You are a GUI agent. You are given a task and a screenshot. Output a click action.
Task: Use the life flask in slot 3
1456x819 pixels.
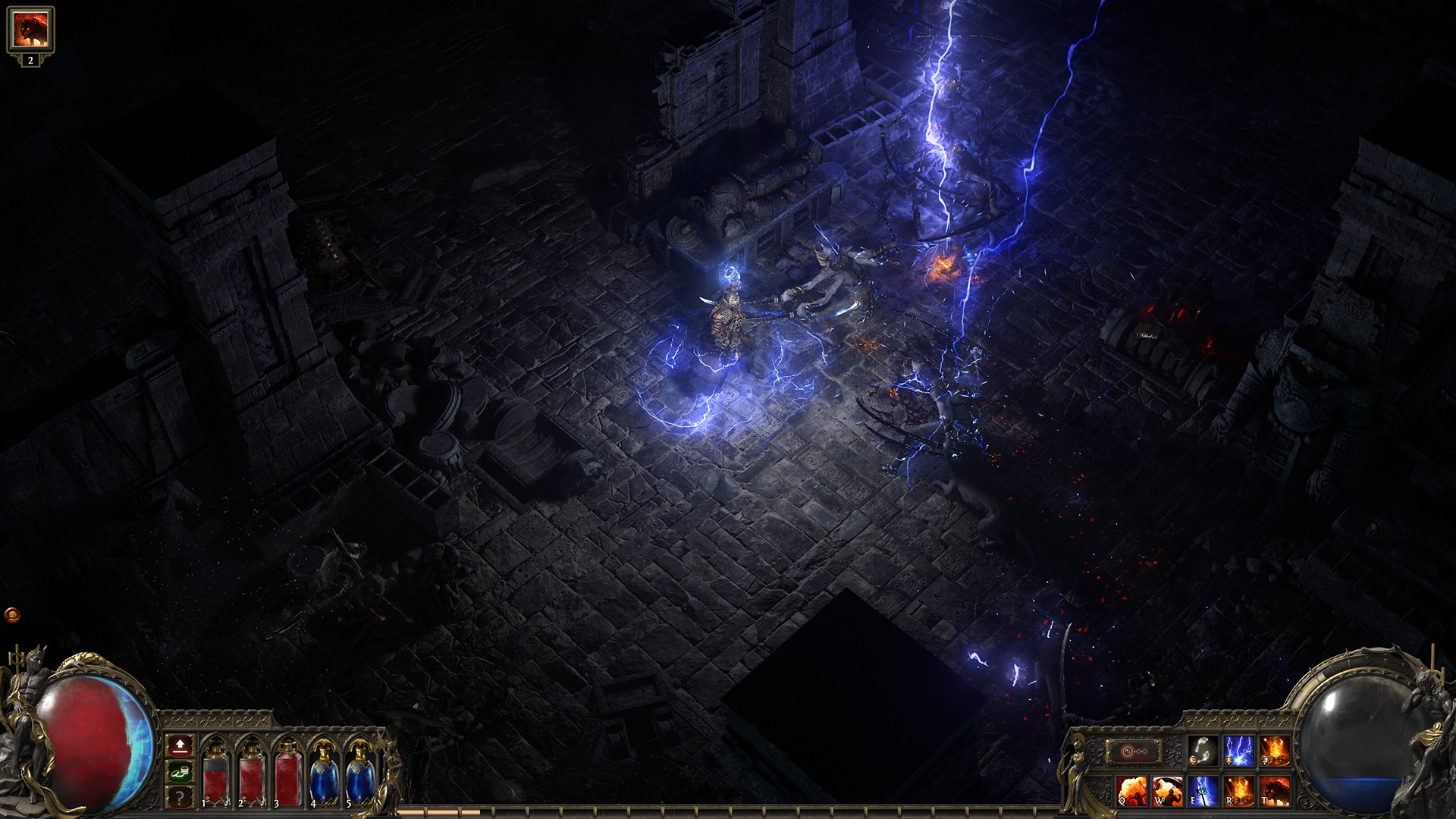tap(288, 778)
